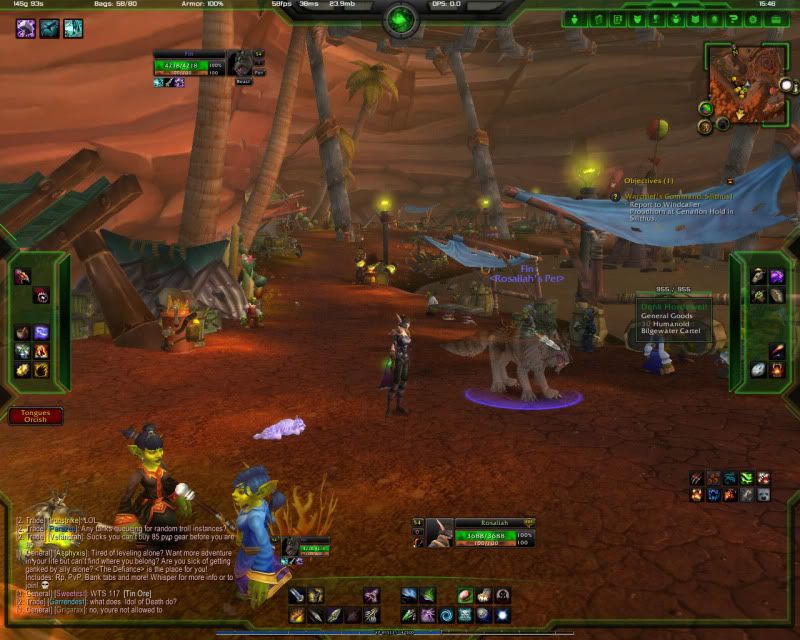800x640 pixels.
Task: Activate the white bear pet ability icon
Action: pos(763,494)
